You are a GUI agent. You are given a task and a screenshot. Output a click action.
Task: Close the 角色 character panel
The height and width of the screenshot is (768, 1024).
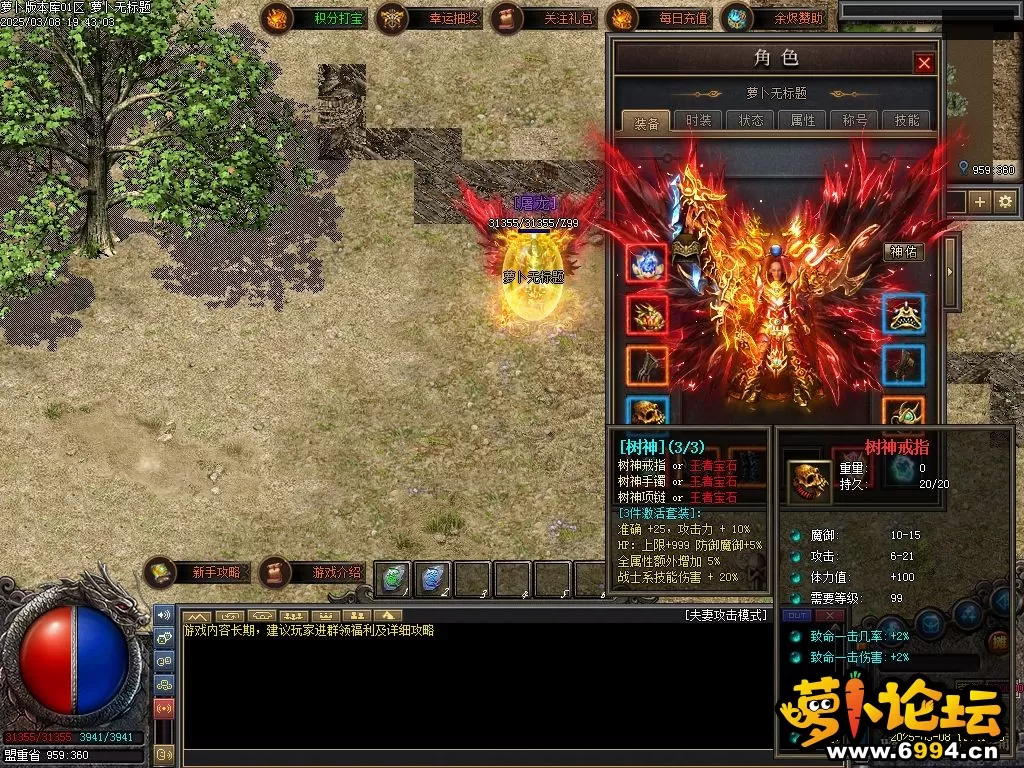pos(924,63)
